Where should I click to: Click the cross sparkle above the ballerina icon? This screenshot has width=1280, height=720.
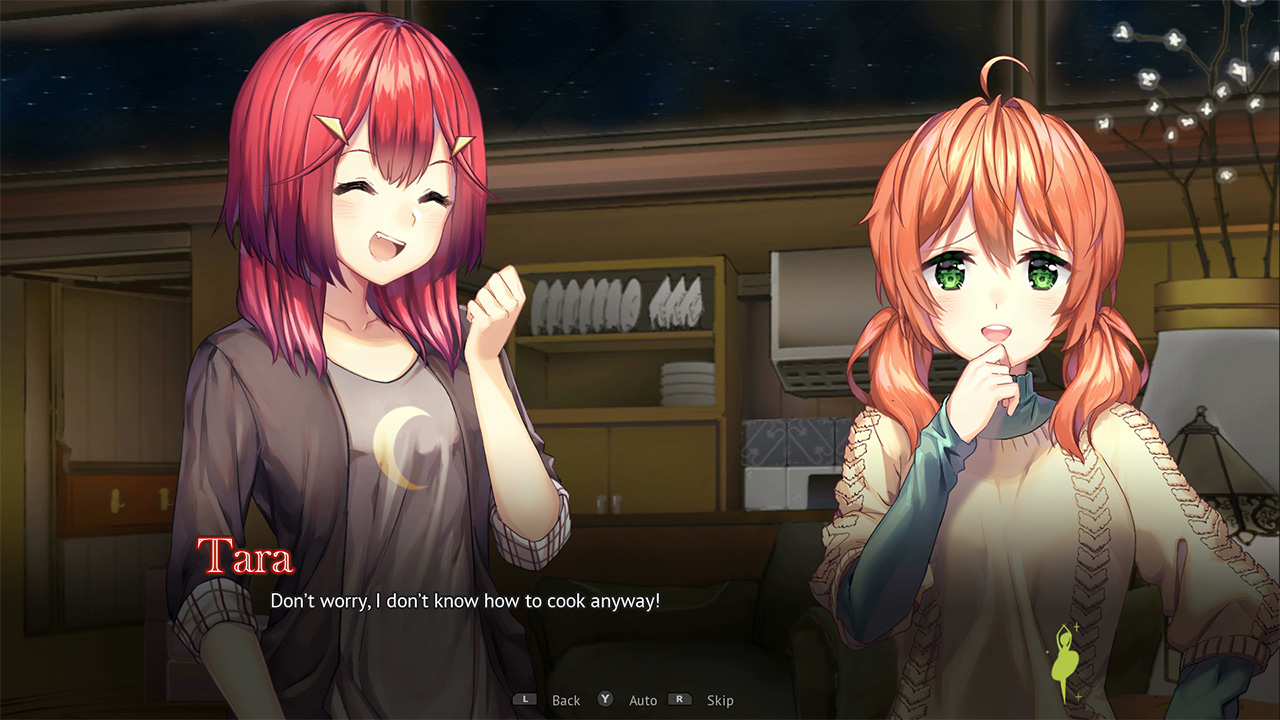tap(1076, 626)
